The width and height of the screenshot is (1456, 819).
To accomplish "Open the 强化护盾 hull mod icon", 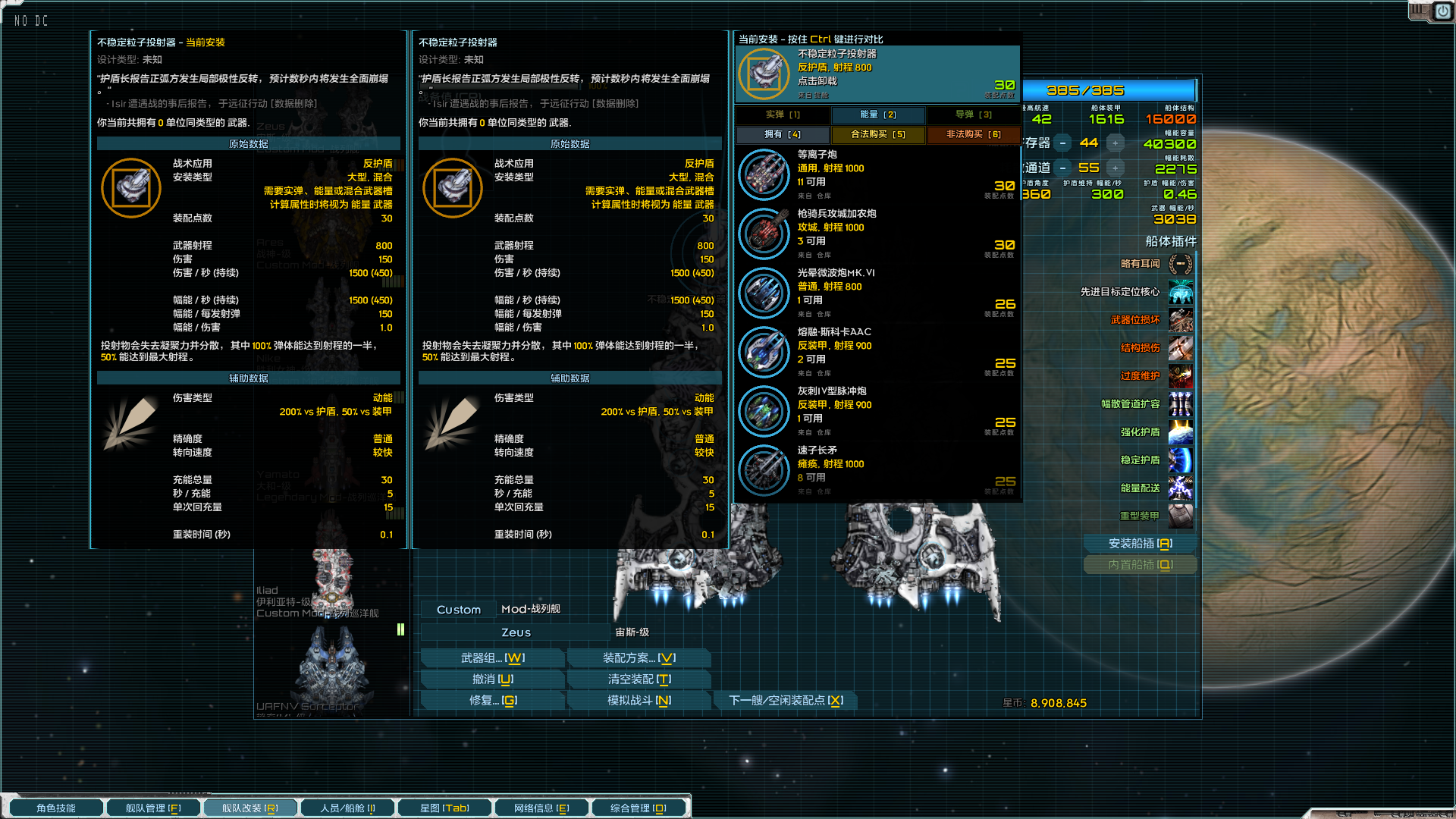I will [1181, 432].
